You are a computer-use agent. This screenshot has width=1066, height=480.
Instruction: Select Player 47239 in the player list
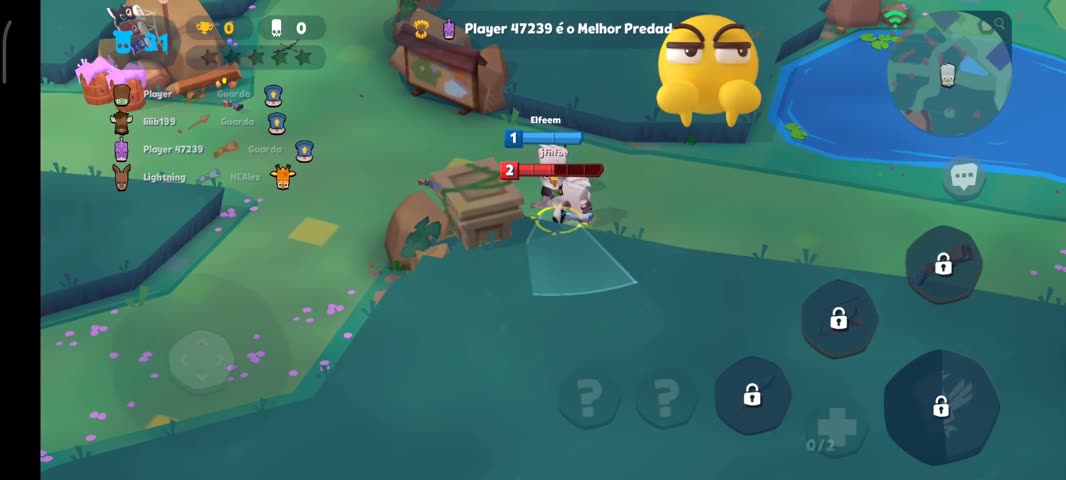click(172, 150)
